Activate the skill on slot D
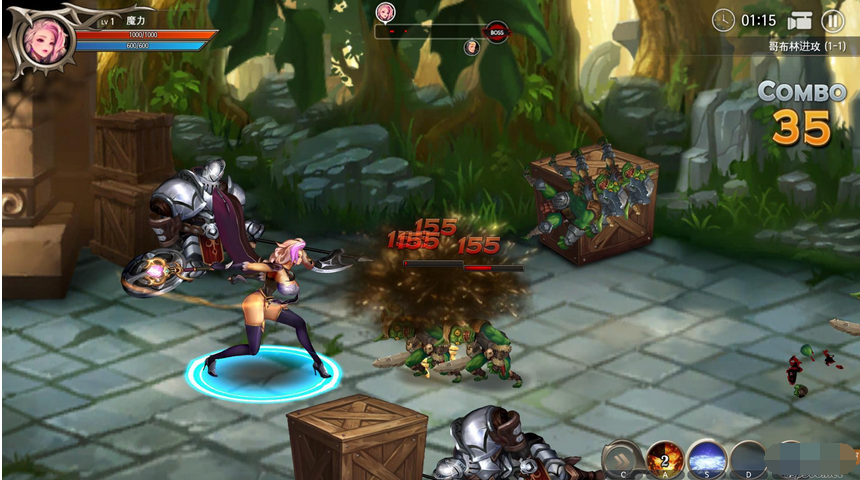This screenshot has height=480, width=860. click(748, 460)
